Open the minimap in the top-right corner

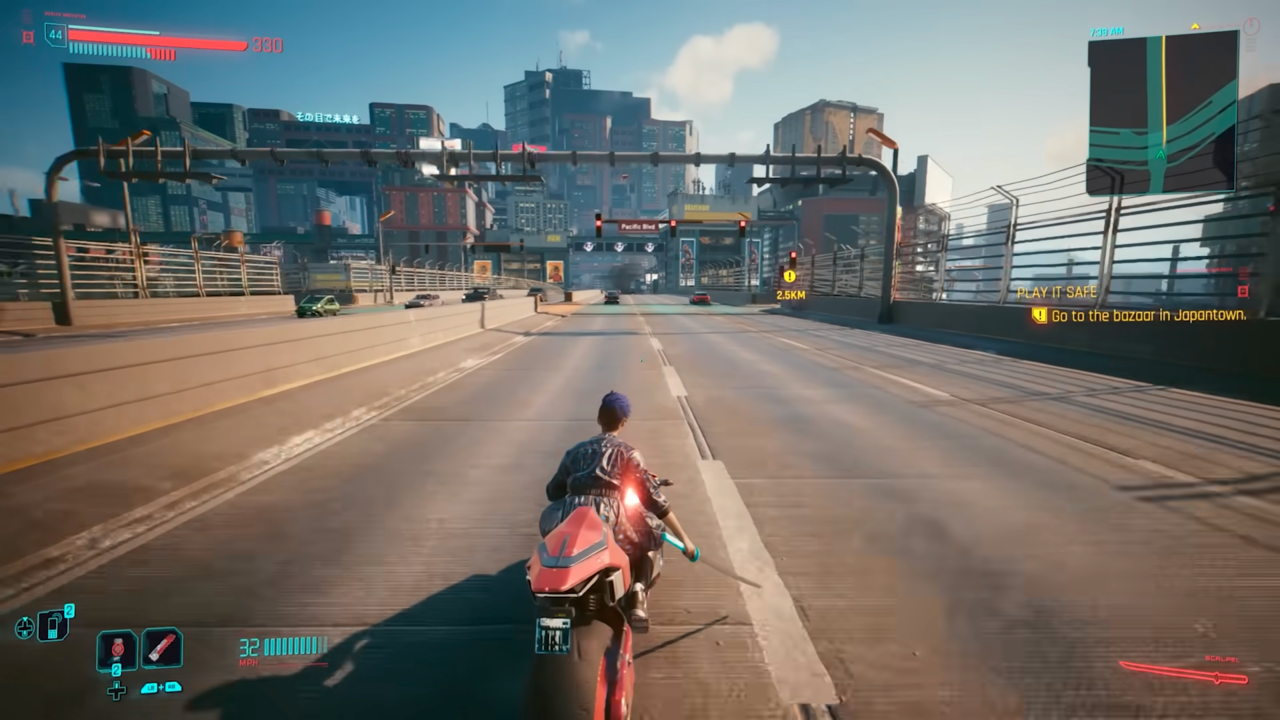1162,111
